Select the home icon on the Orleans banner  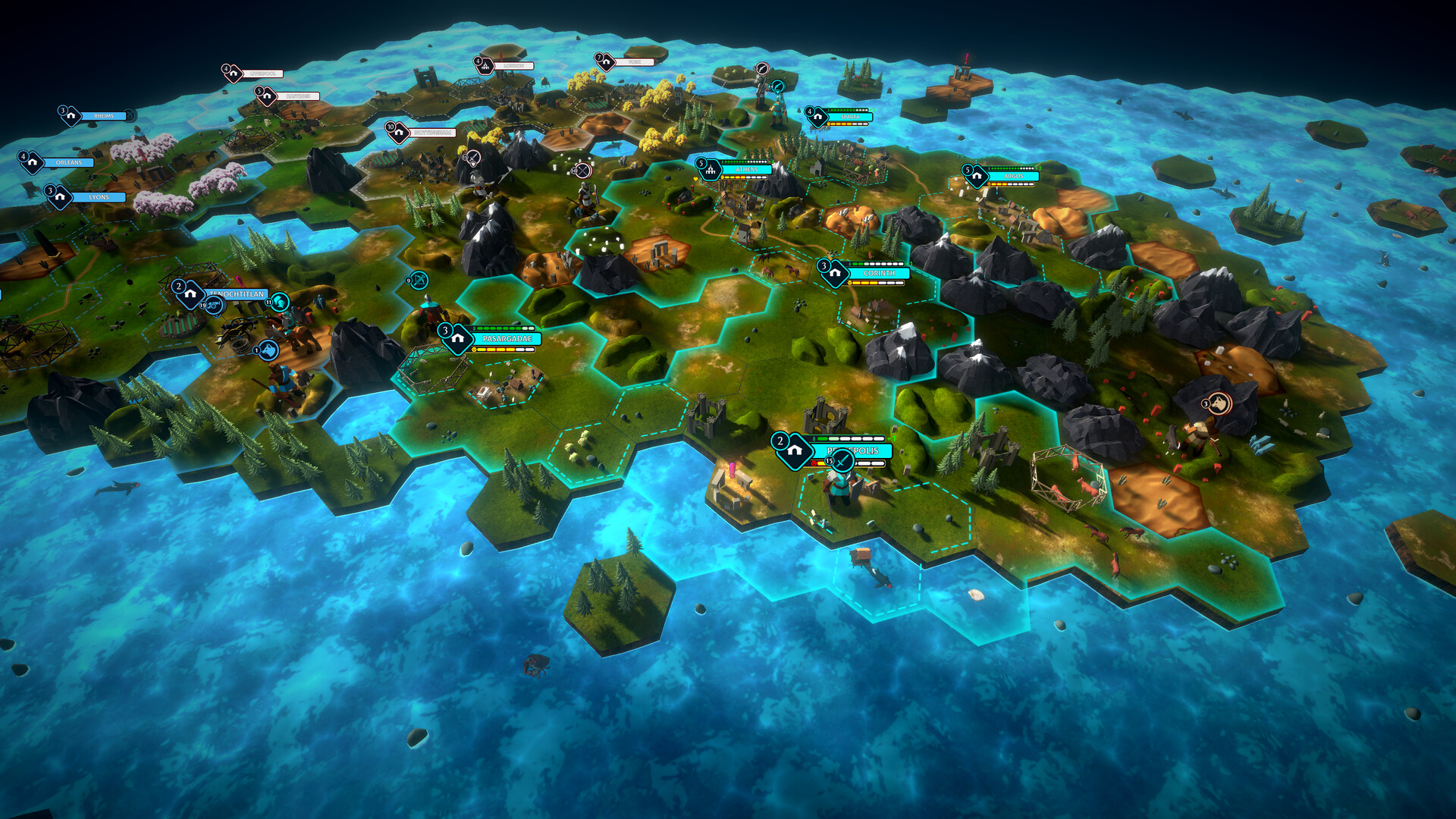32,162
